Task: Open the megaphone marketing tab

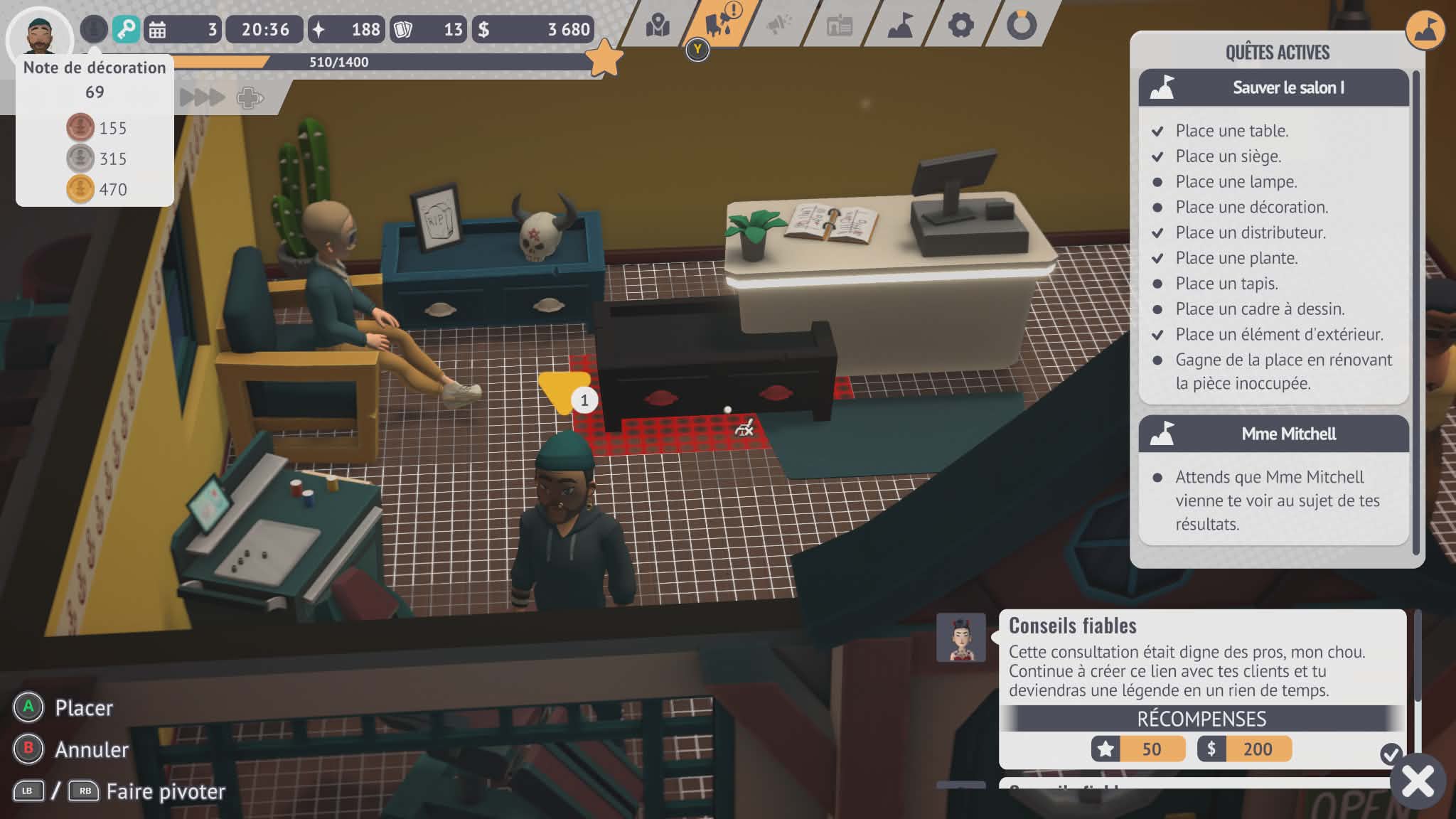Action: (x=779, y=26)
